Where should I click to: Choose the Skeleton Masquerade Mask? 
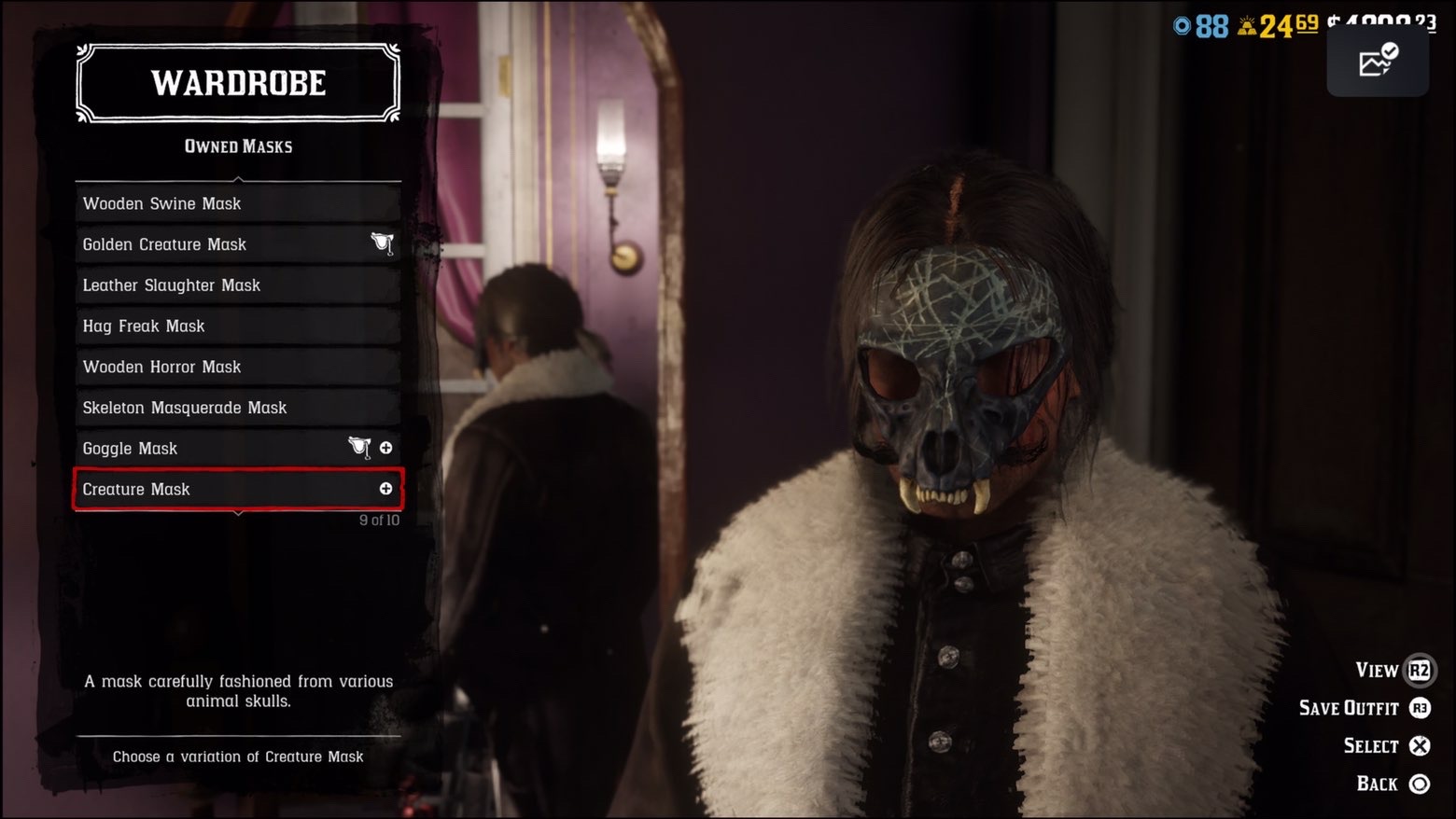coord(238,408)
